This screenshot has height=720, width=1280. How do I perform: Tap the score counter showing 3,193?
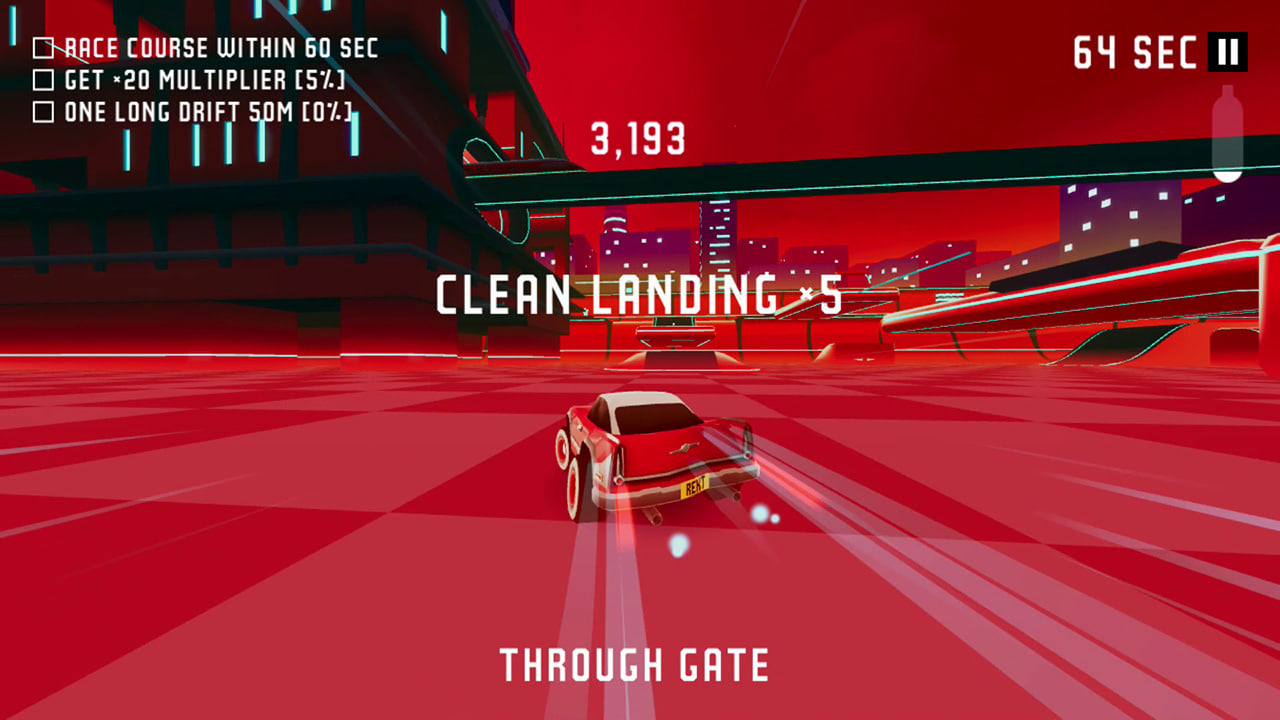(x=636, y=139)
